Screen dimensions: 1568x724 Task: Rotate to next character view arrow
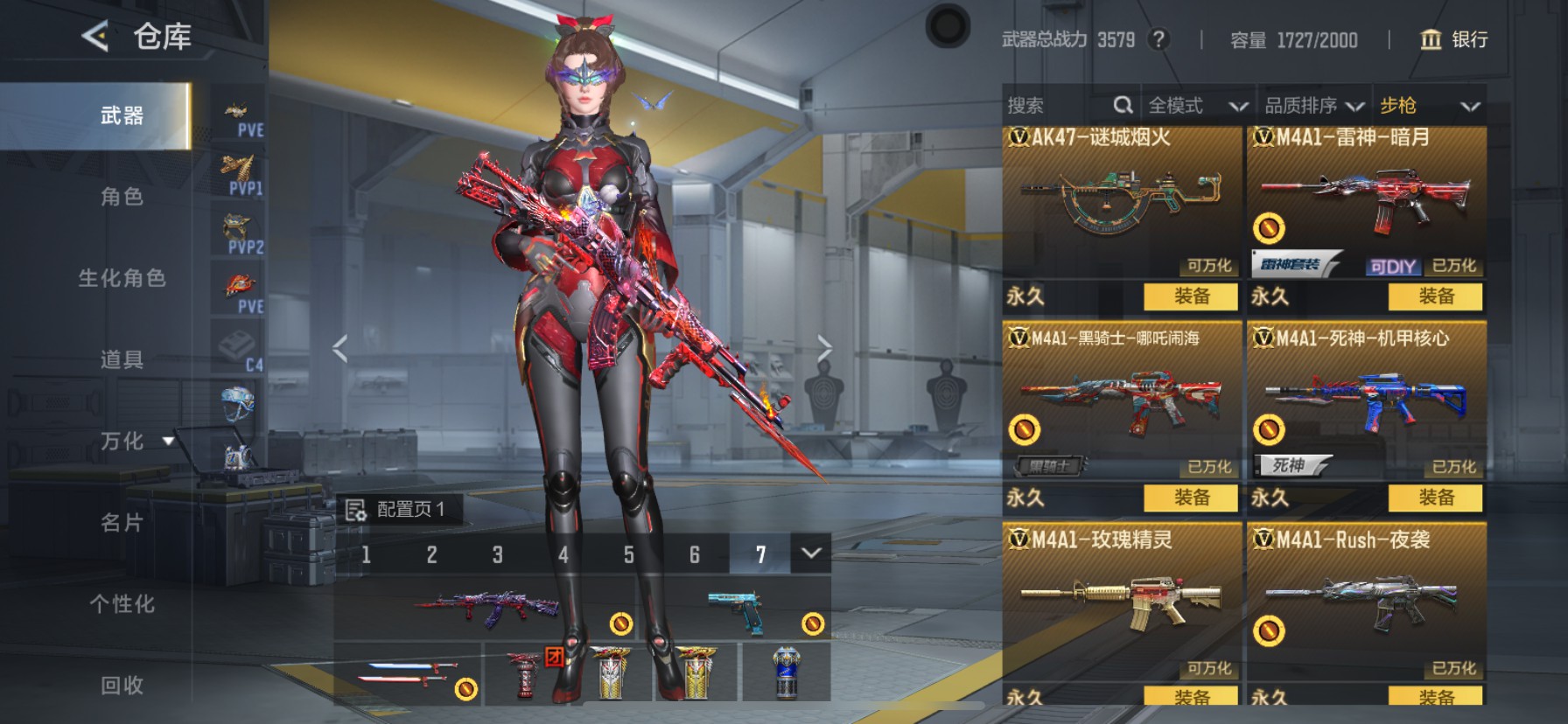(x=823, y=348)
